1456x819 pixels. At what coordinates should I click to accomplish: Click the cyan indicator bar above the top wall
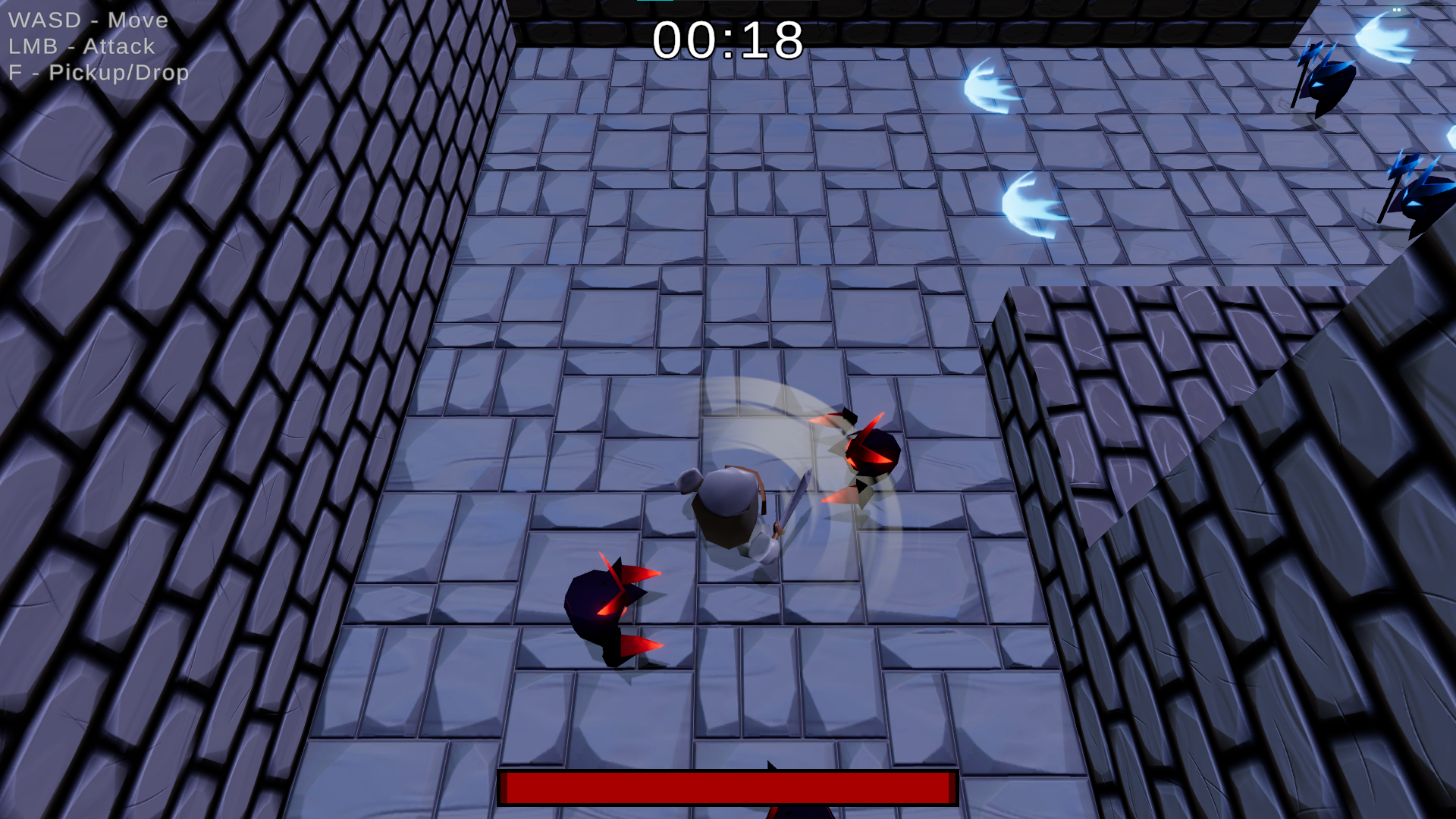click(656, 2)
